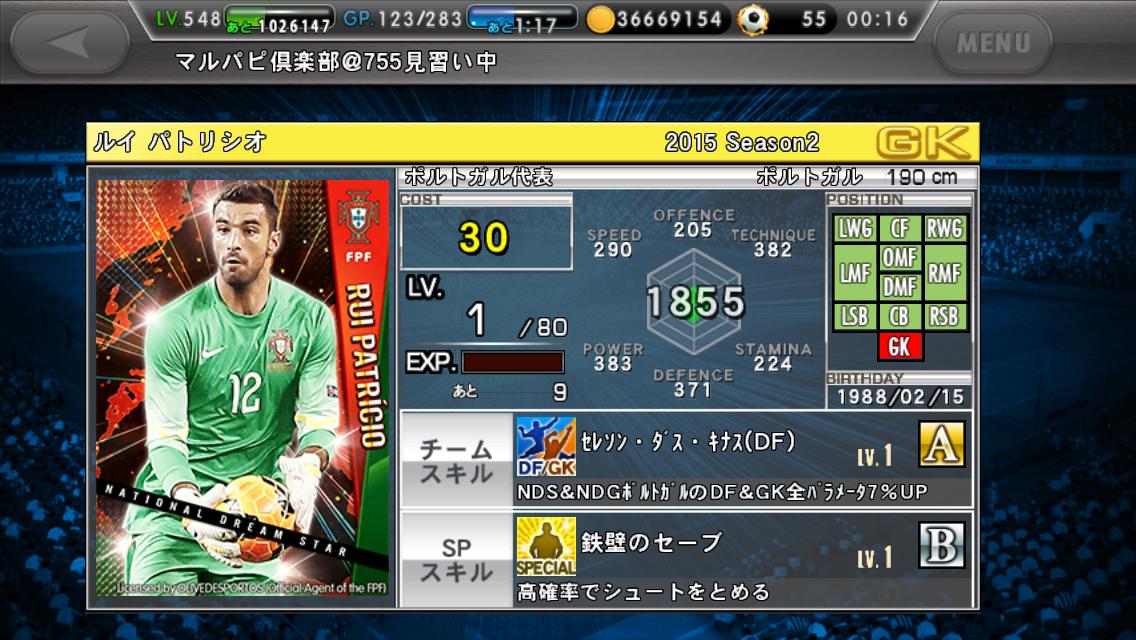
Task: Open the MENU button
Action: coord(992,42)
